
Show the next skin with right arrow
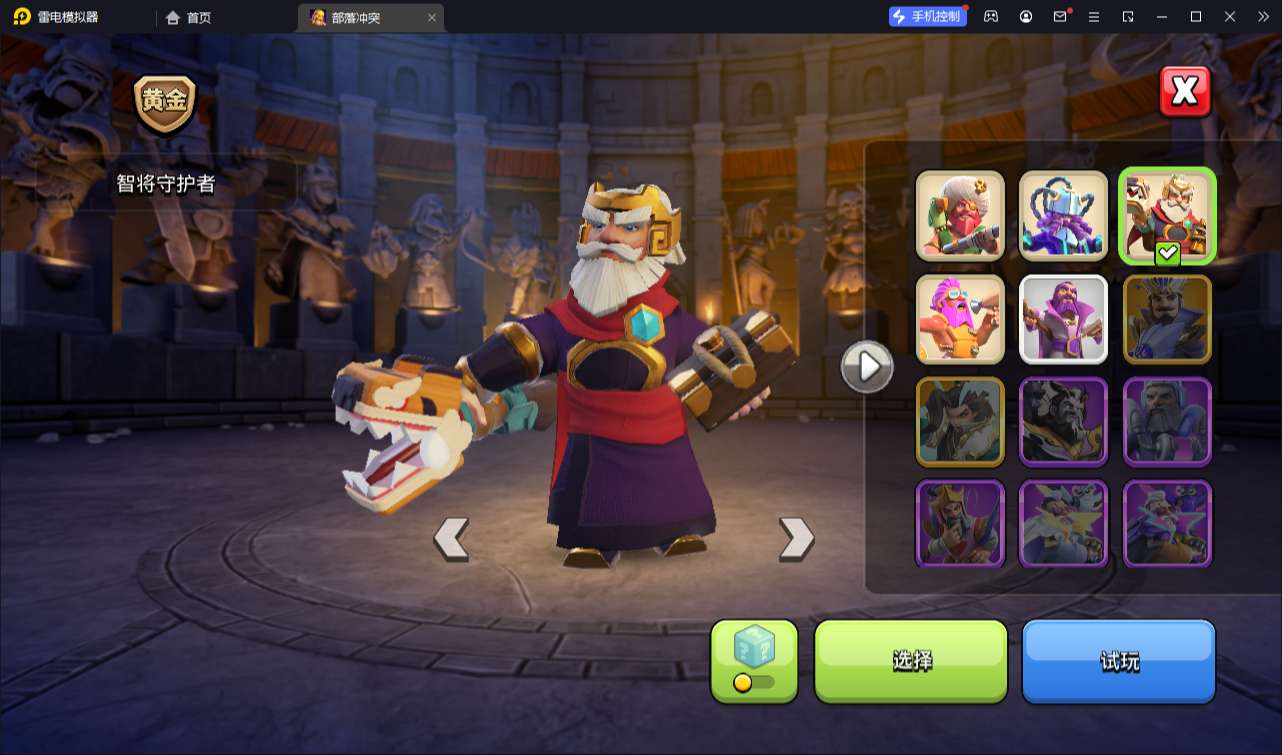tap(796, 538)
